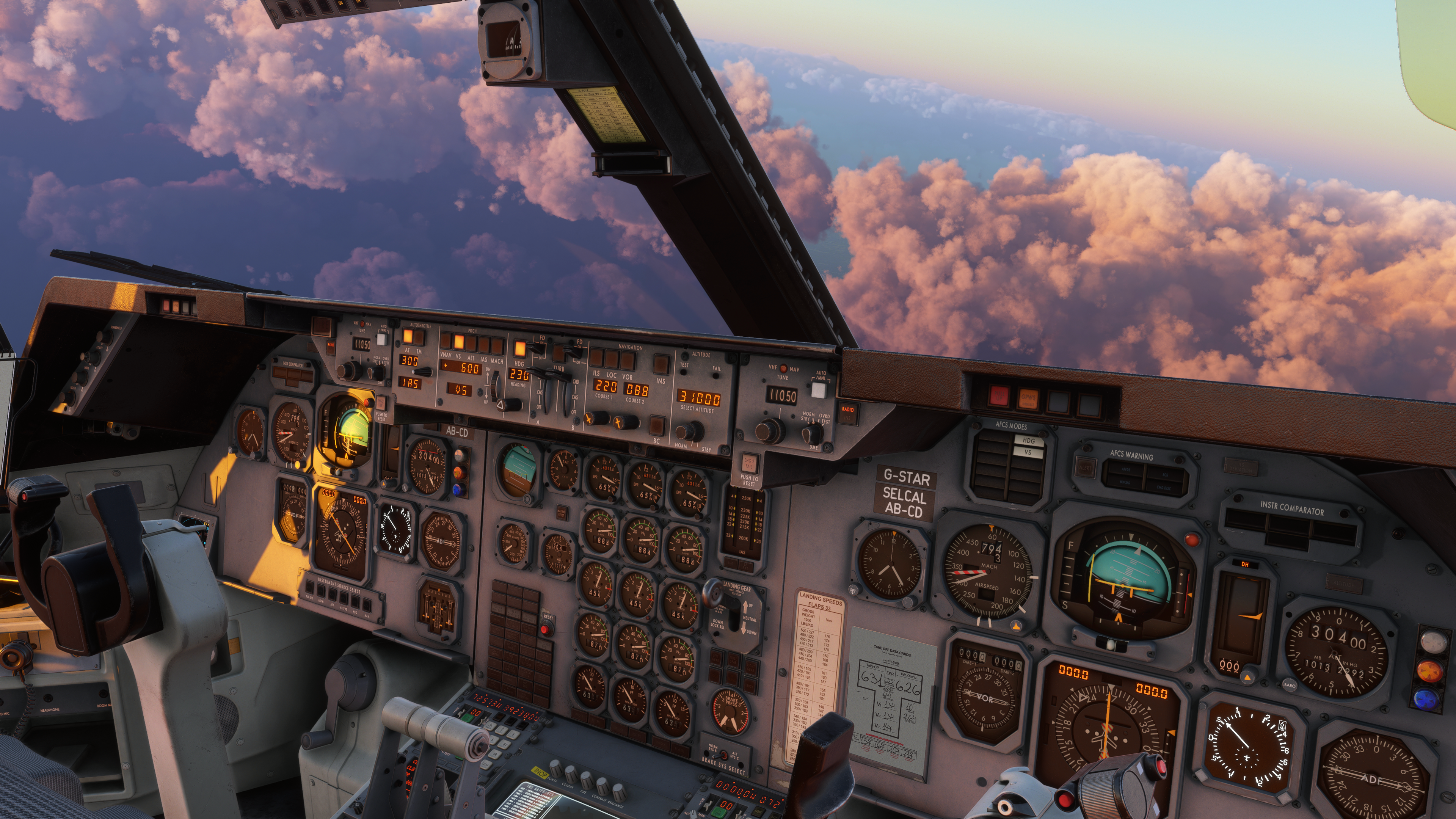This screenshot has width=1456, height=819.
Task: Toggle the right-side white AUTO/MNL tune button
Action: pos(819,390)
